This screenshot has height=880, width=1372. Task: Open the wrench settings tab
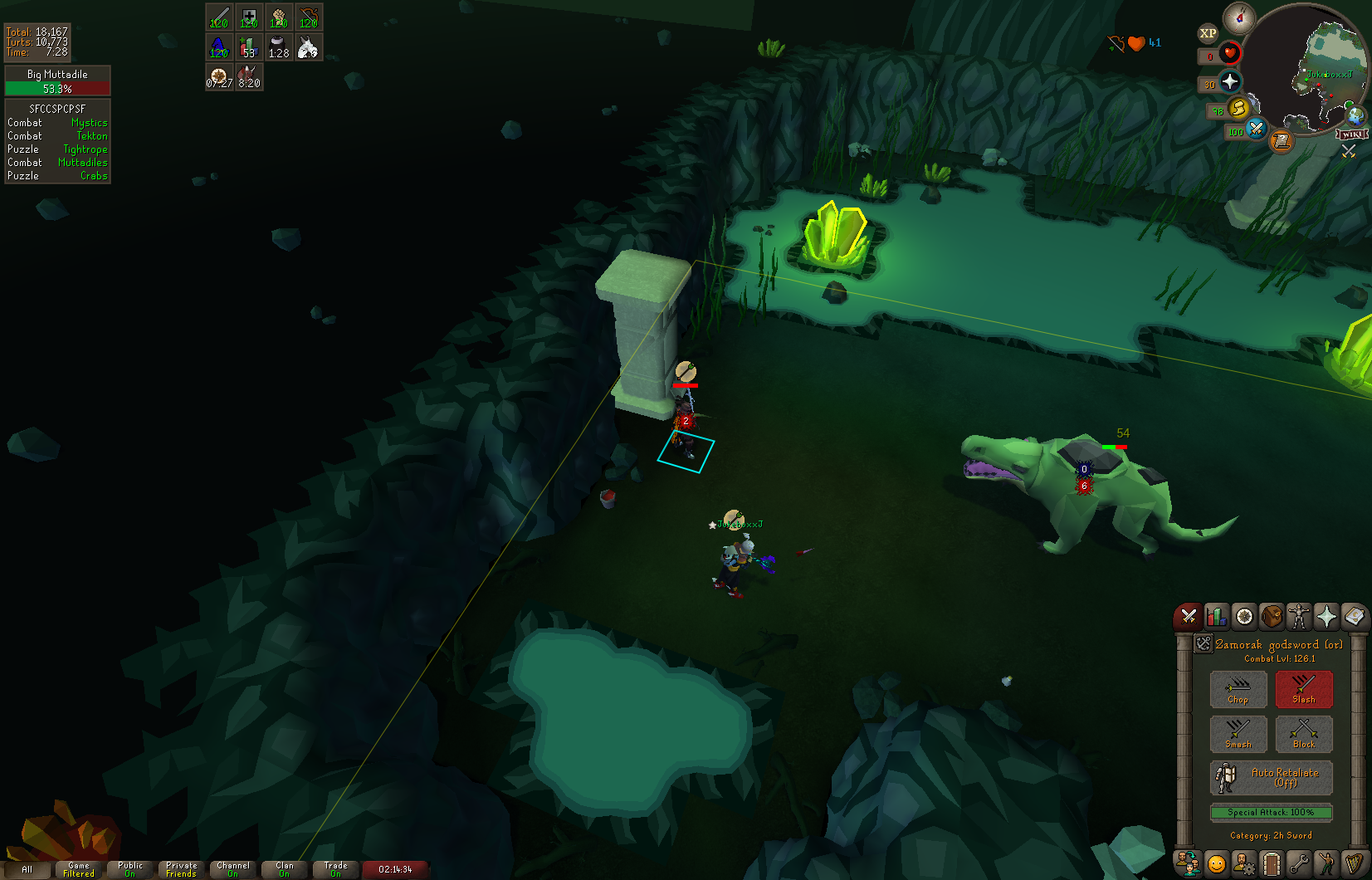(1299, 864)
